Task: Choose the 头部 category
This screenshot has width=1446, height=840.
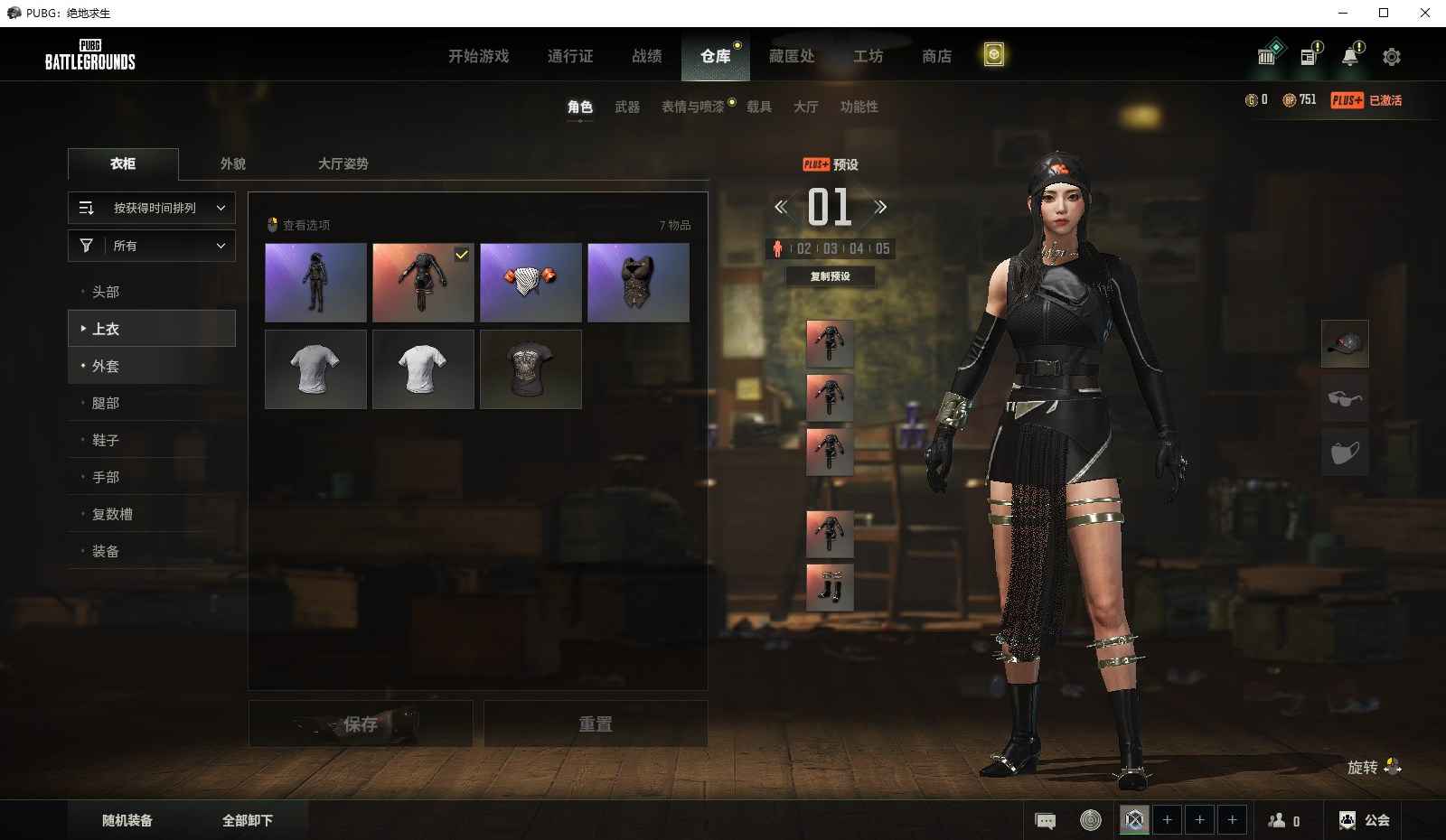Action: tap(106, 292)
